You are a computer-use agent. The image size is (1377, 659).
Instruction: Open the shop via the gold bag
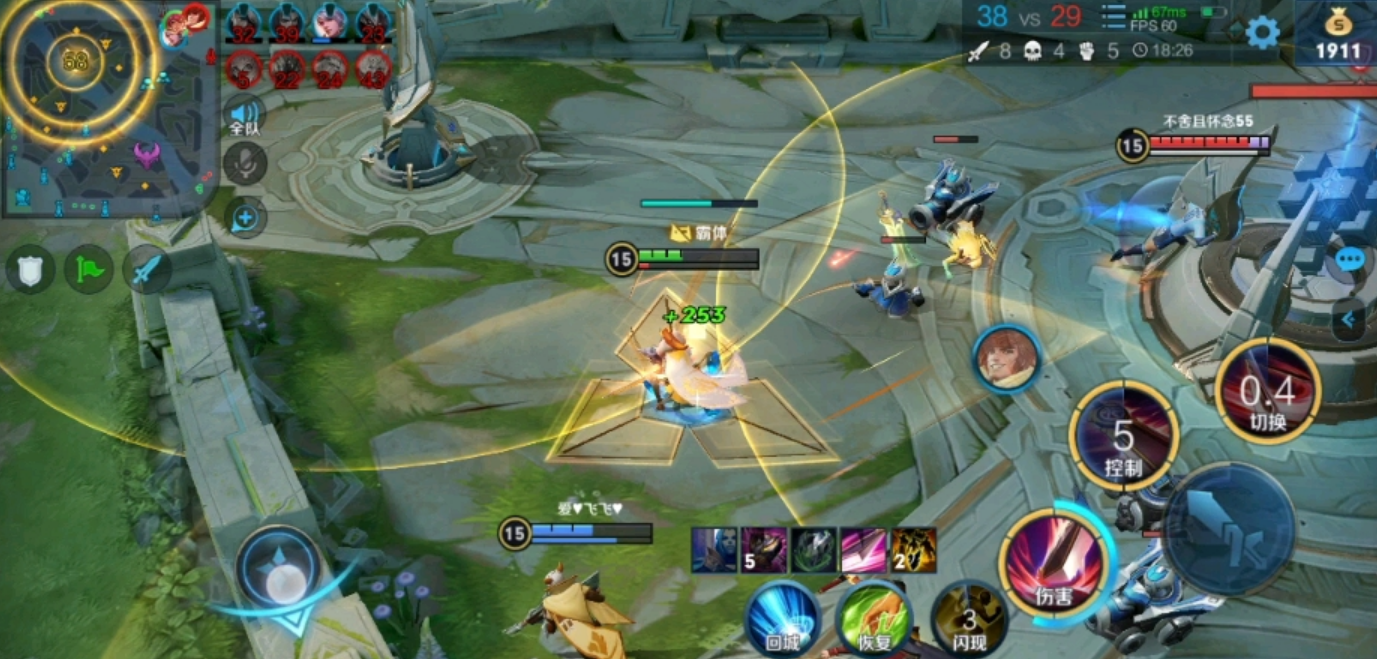(1338, 35)
